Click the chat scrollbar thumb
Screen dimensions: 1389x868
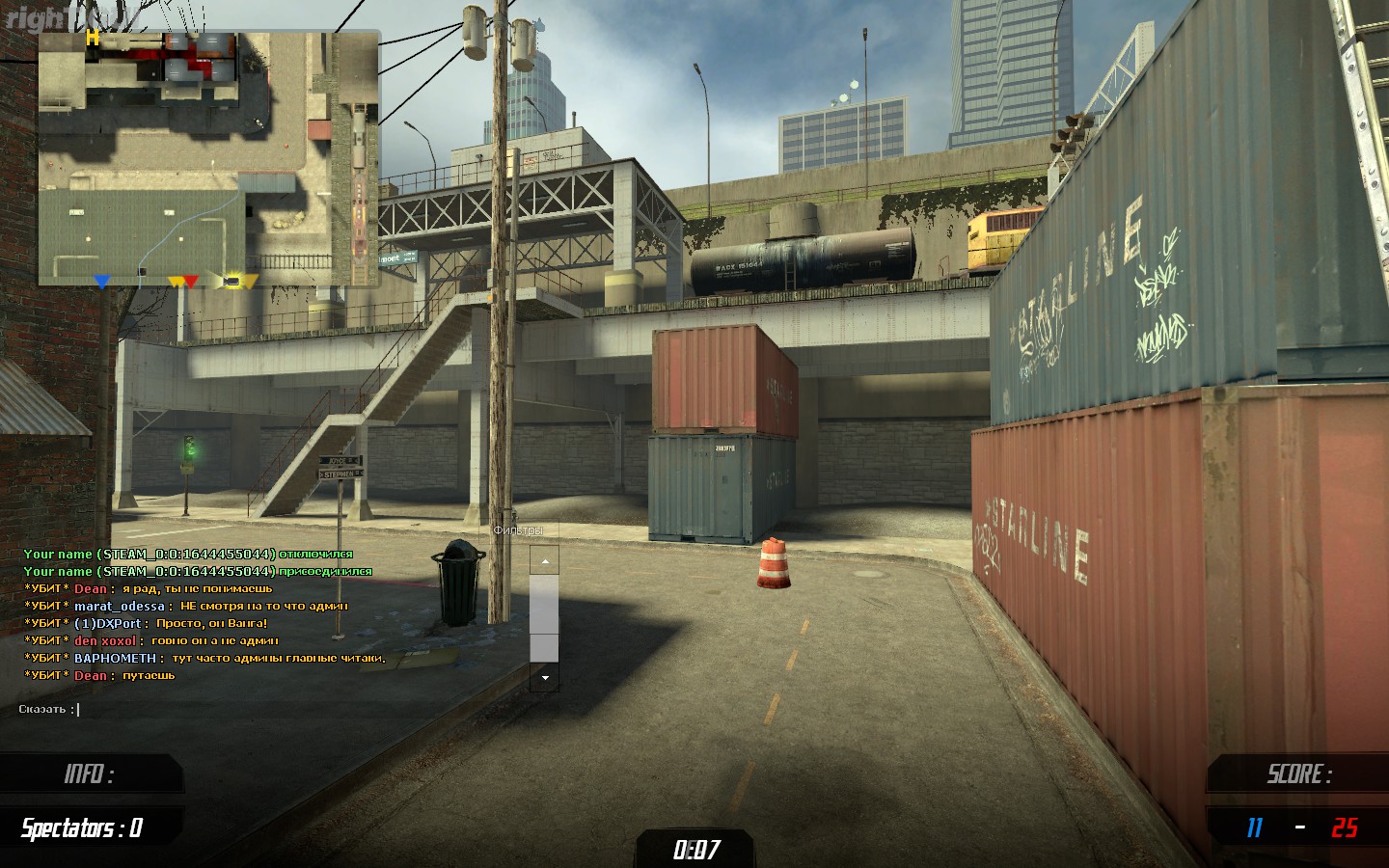[x=544, y=617]
